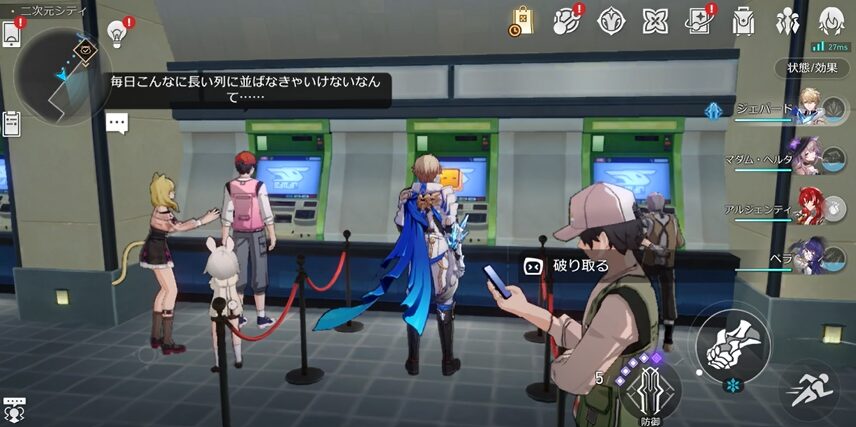Tap the lightbulb tutorial hint icon

(119, 34)
